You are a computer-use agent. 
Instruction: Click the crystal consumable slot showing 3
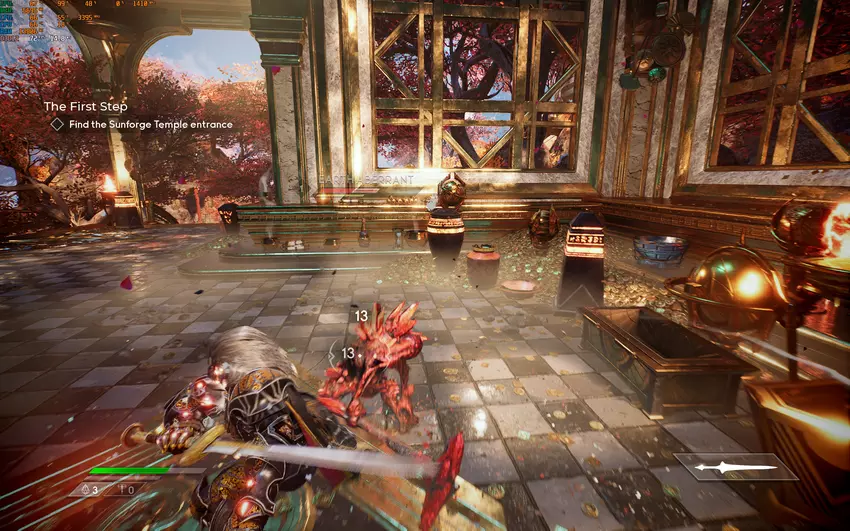coord(88,490)
